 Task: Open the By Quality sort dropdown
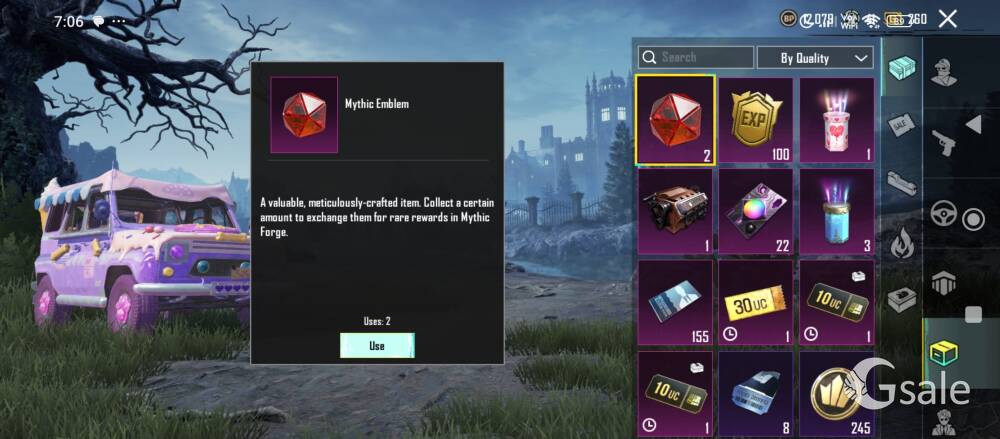815,57
